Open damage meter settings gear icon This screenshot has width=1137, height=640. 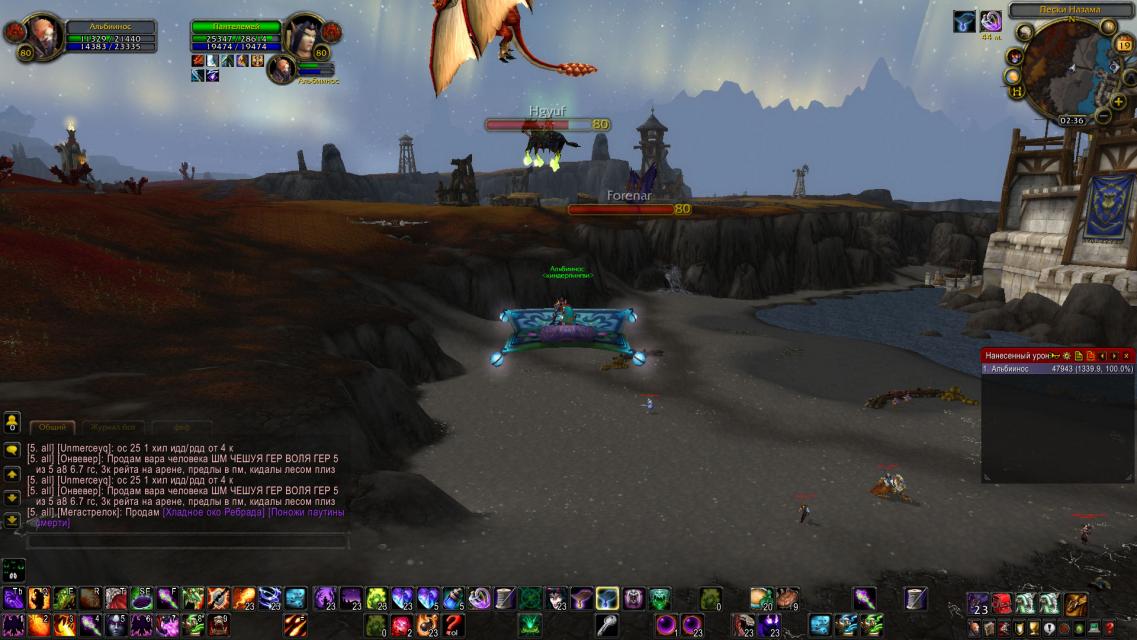coord(1067,355)
